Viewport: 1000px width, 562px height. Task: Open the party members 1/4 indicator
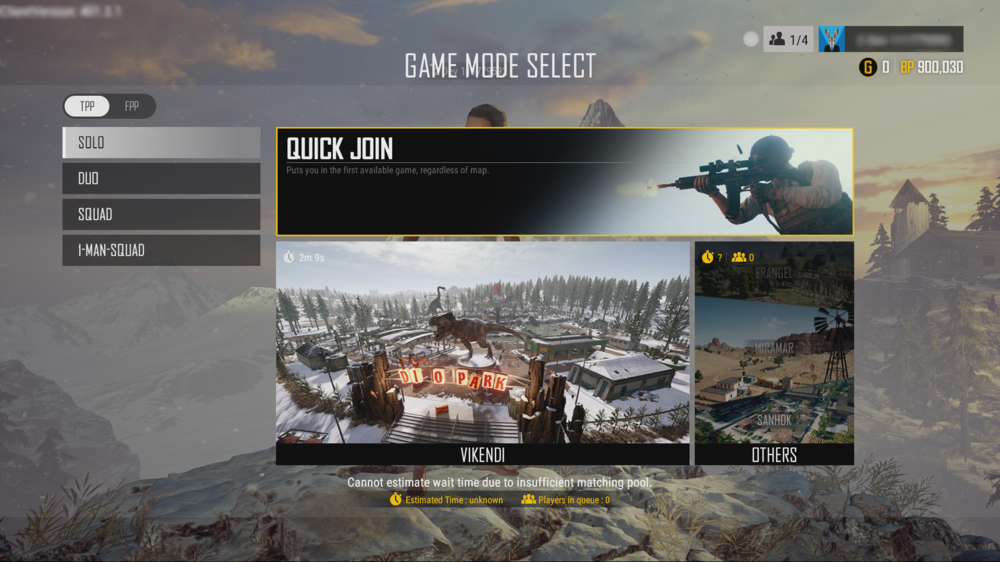click(x=788, y=39)
